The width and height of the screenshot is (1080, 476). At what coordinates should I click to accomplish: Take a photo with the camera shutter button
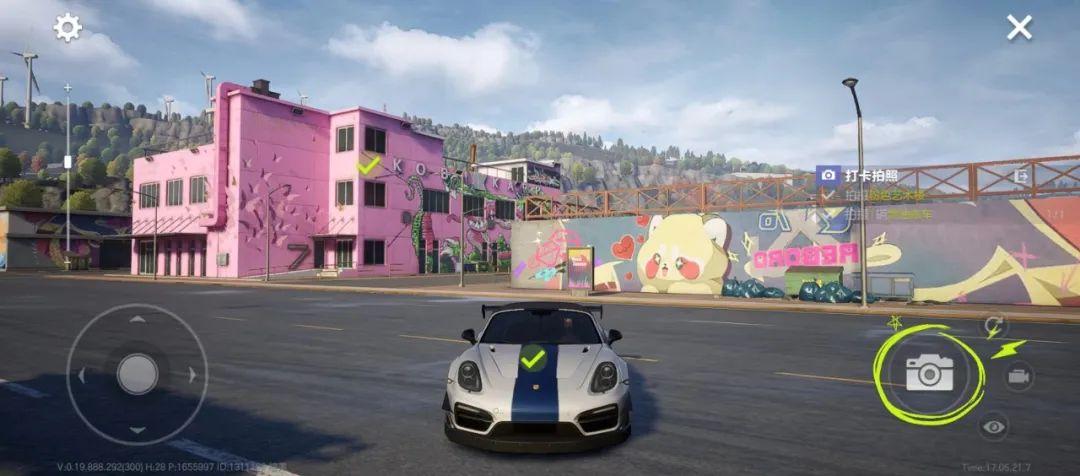pos(930,373)
